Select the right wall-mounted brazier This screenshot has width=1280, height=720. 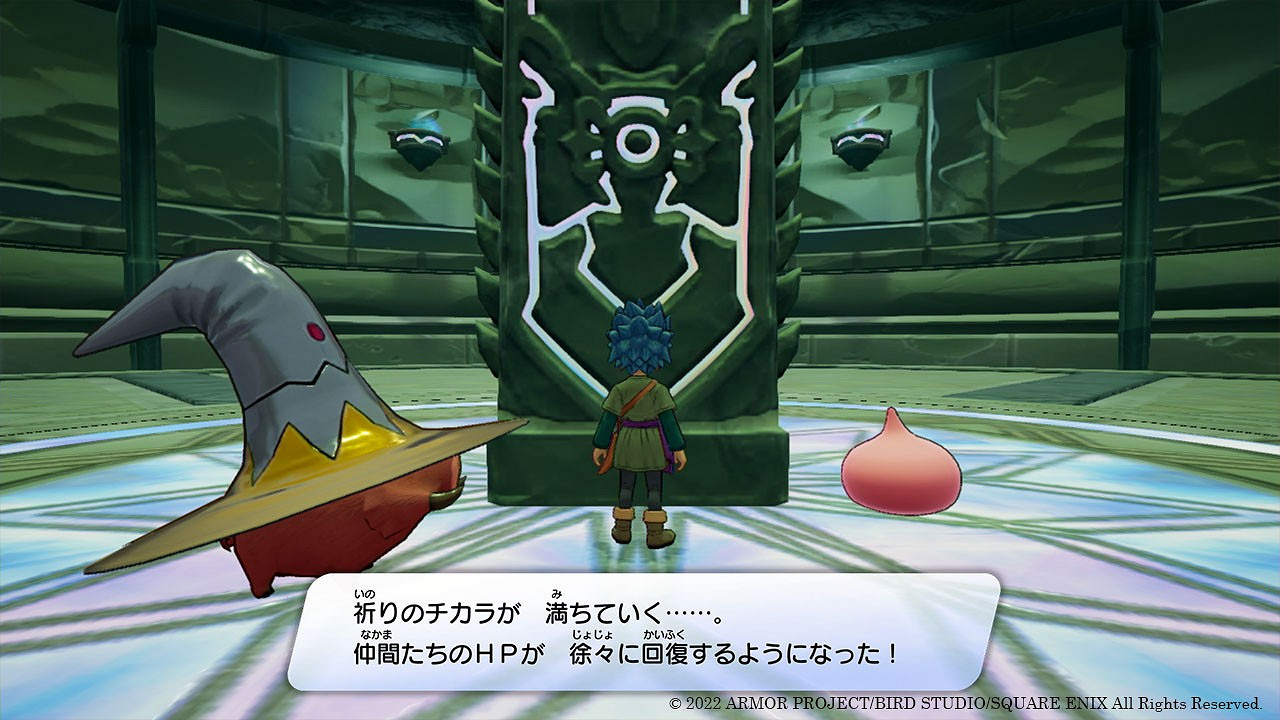click(x=858, y=145)
